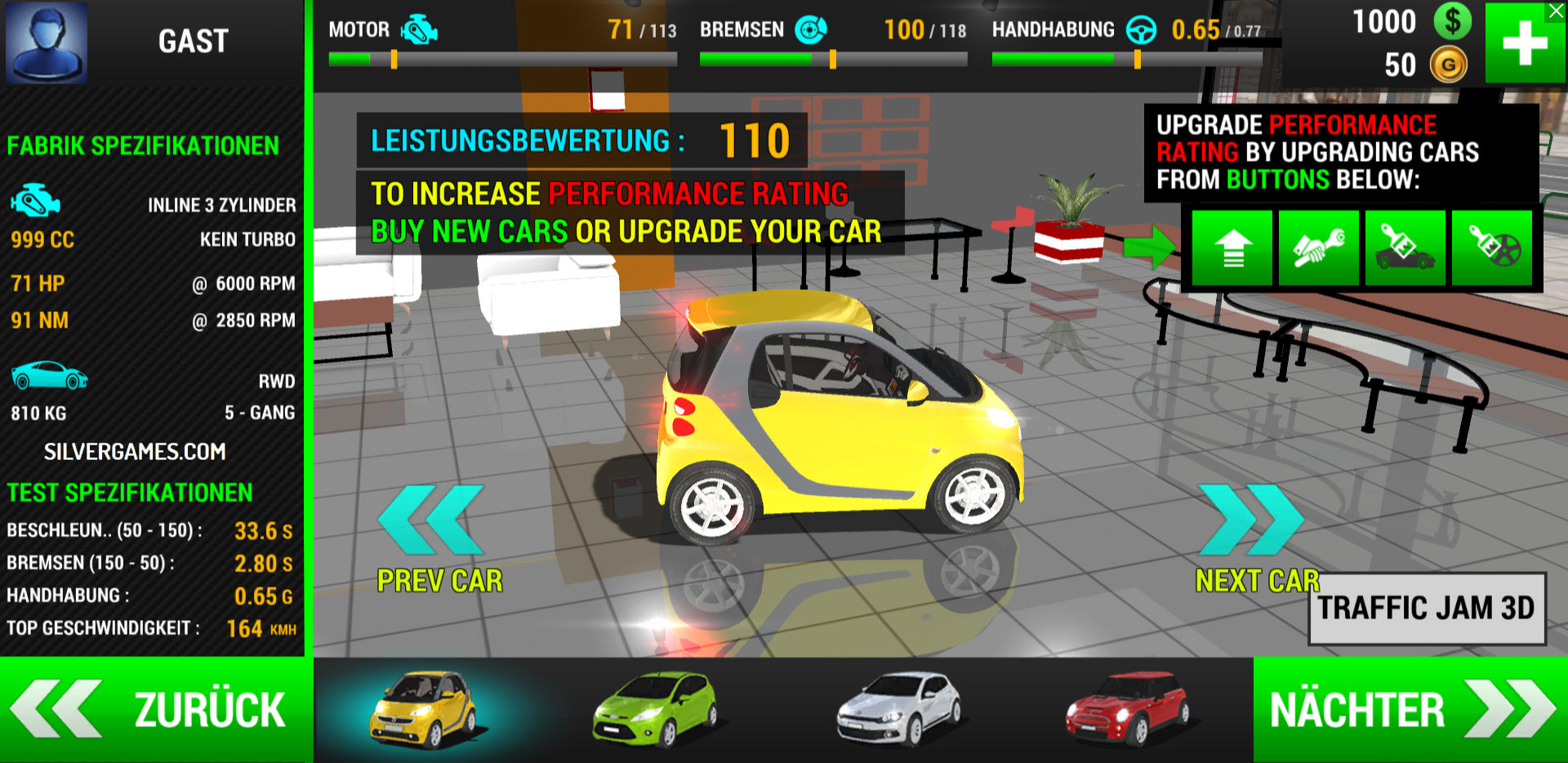Close the window with the X button
1568x763 pixels.
point(1557,11)
